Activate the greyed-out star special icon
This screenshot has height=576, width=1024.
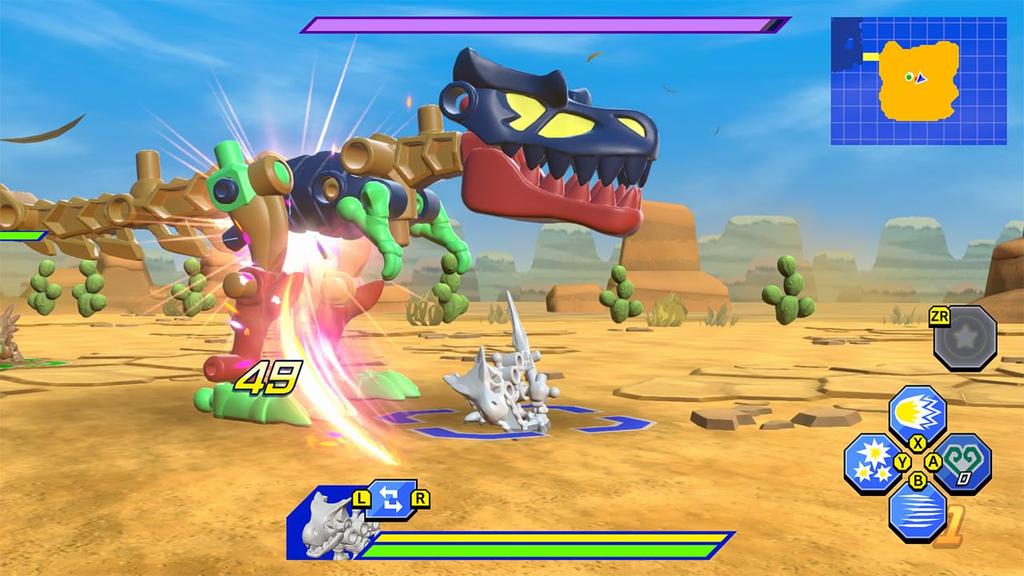(965, 338)
